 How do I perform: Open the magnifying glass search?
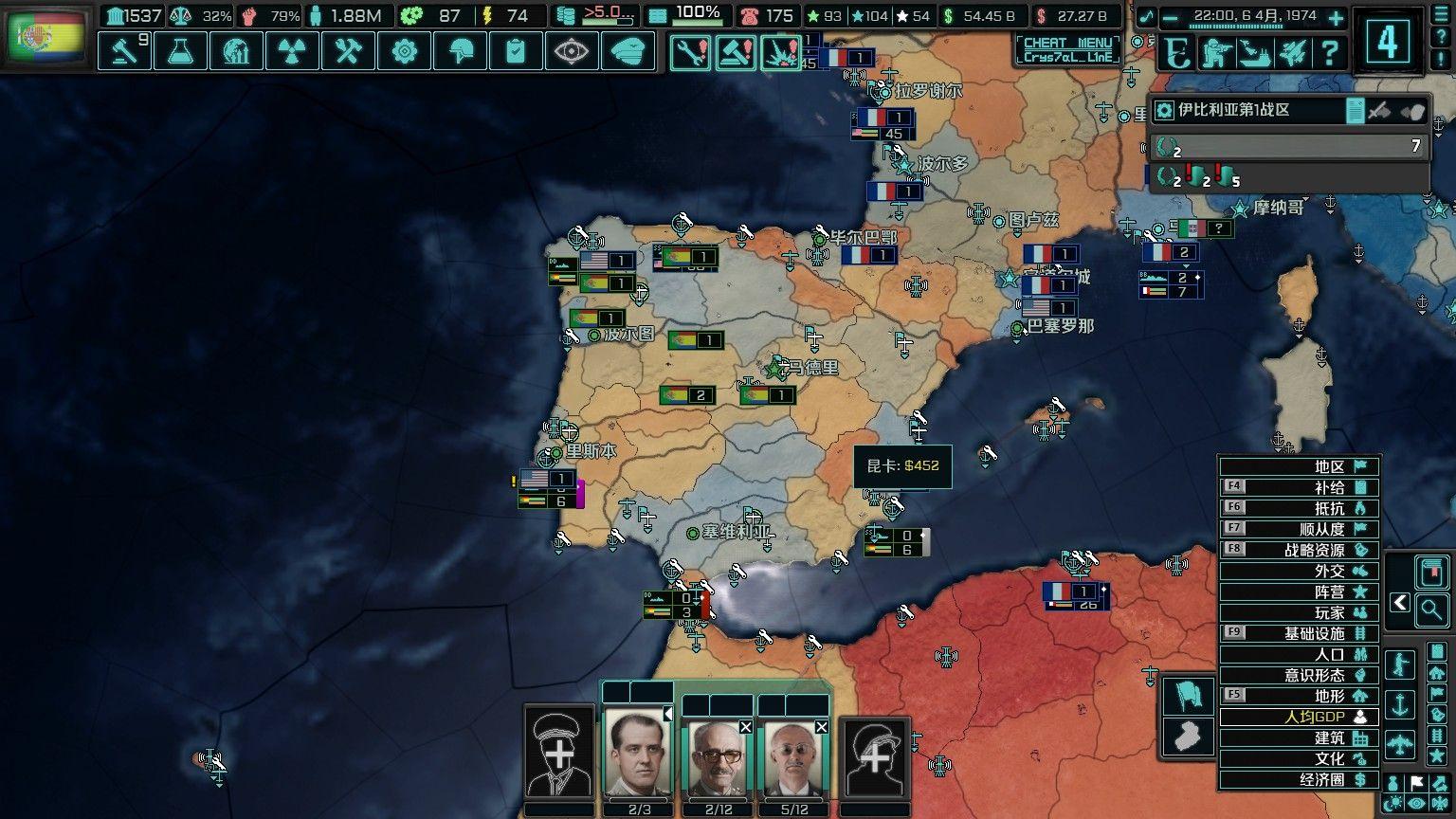(1431, 610)
